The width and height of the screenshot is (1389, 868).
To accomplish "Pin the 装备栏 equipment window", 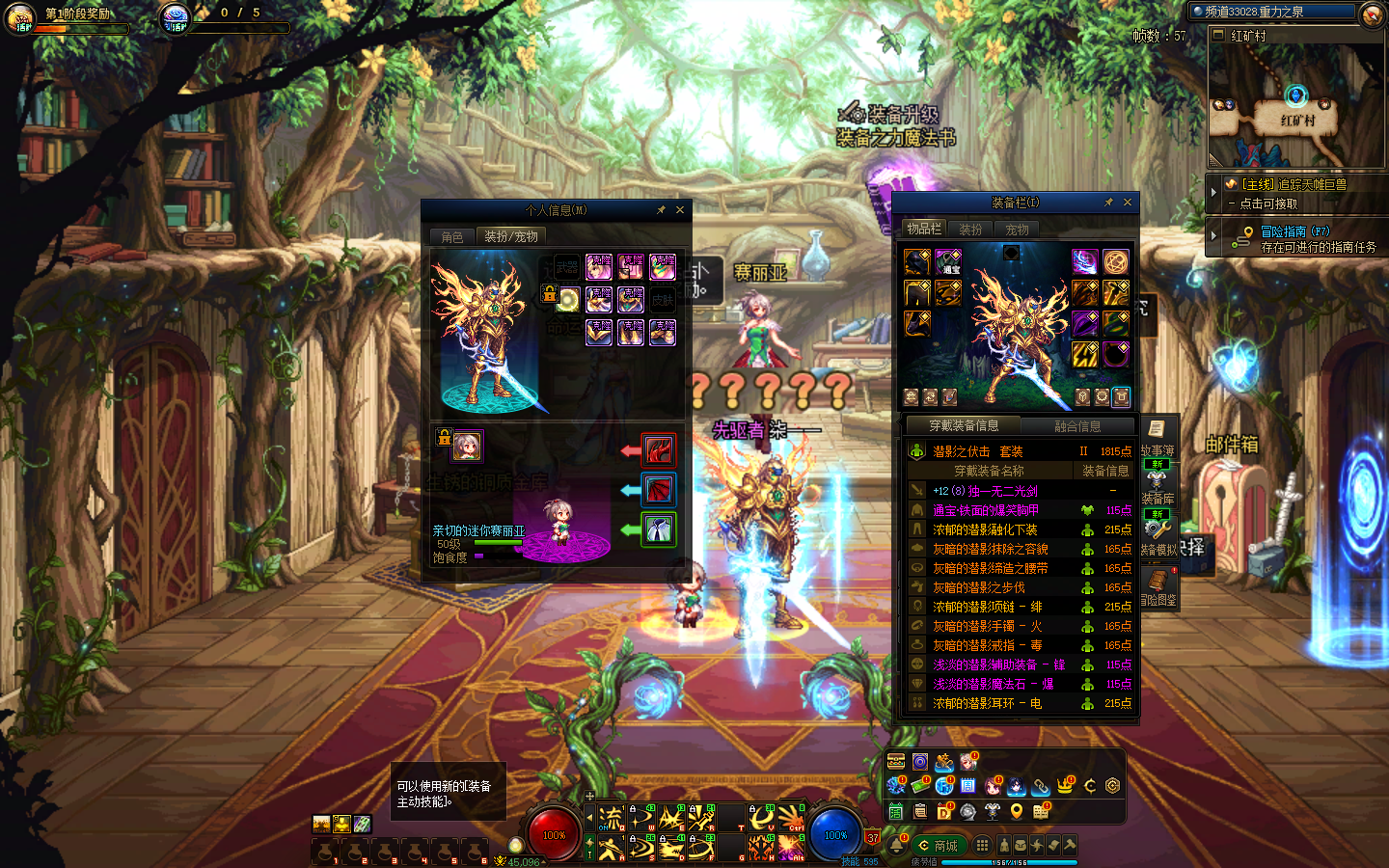I will 1108,203.
